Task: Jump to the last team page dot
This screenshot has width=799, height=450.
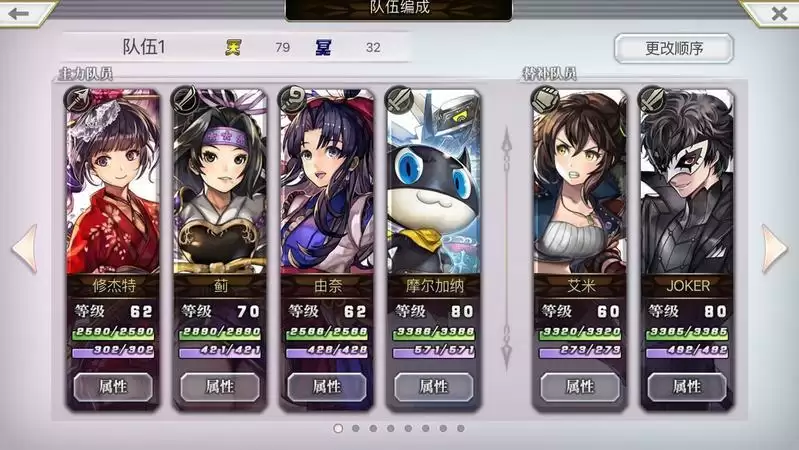Action: click(x=461, y=428)
